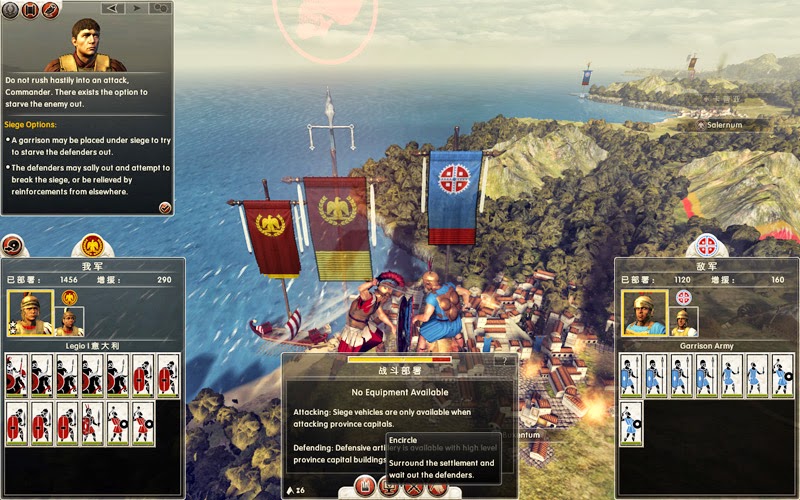Select the enemy reinforcement commander portrait
This screenshot has width=800, height=500.
[683, 321]
